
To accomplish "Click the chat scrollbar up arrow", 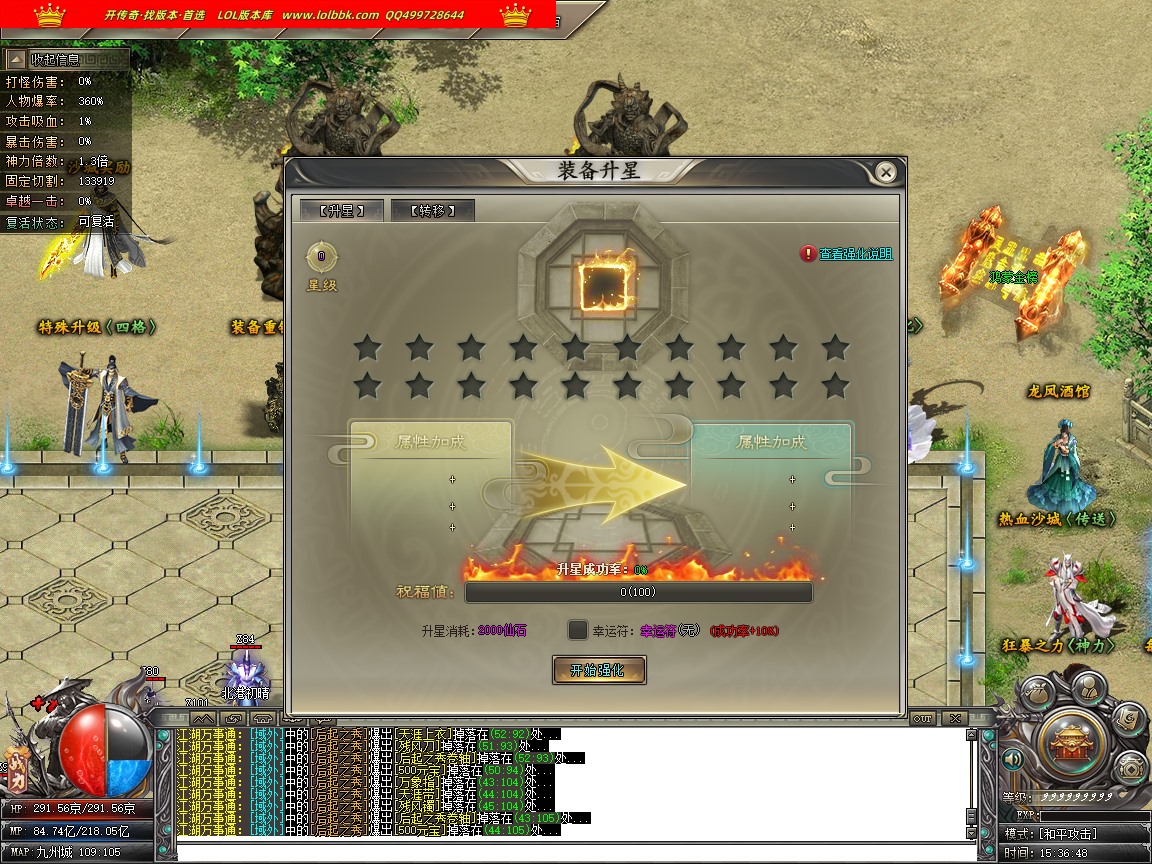I will point(970,735).
